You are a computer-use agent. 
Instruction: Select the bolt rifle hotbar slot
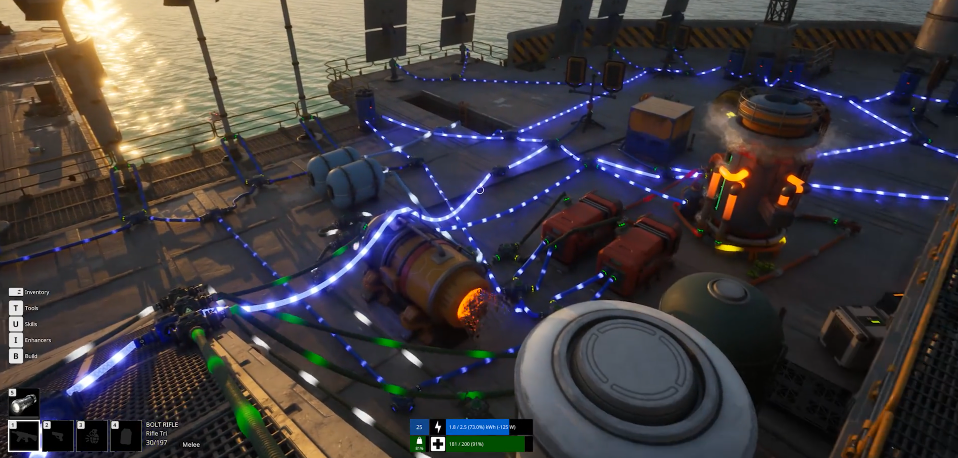pyautogui.click(x=24, y=436)
